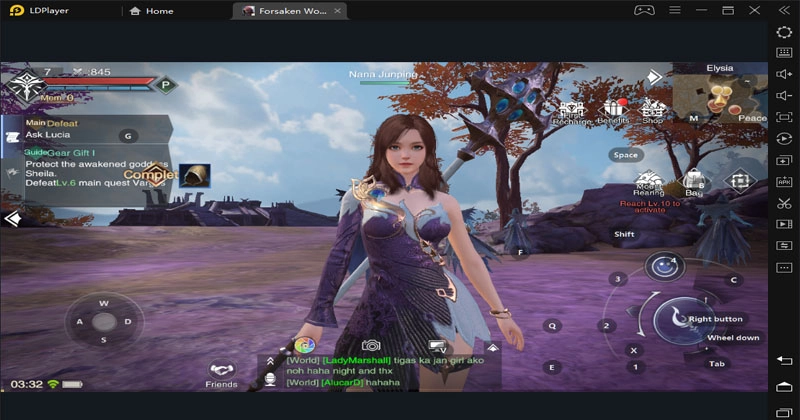Claim the hooded gear gift reward
The height and width of the screenshot is (420, 800).
(194, 175)
